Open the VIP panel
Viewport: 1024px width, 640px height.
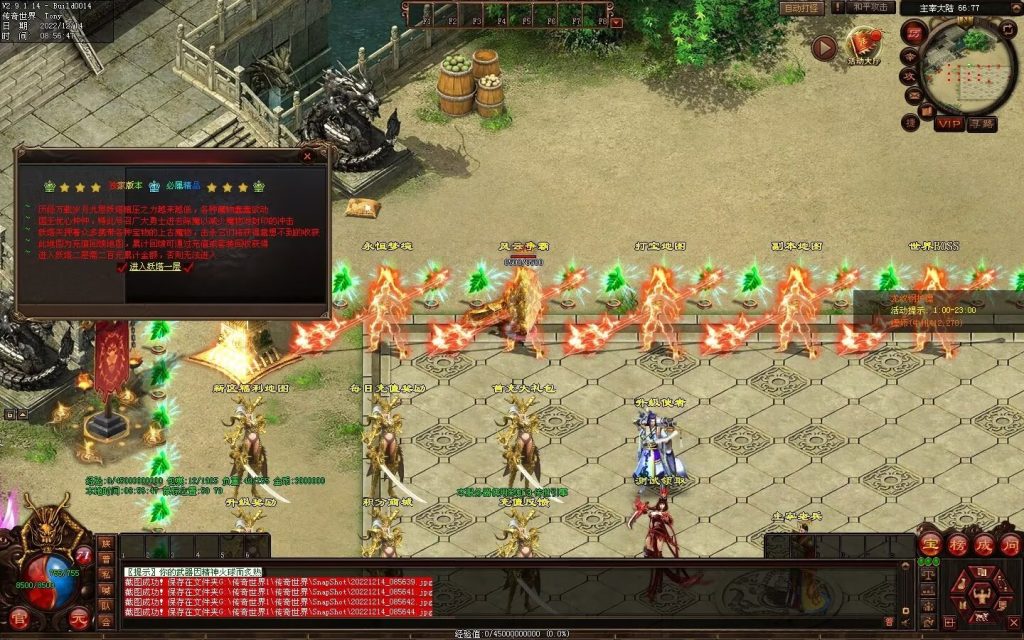949,124
